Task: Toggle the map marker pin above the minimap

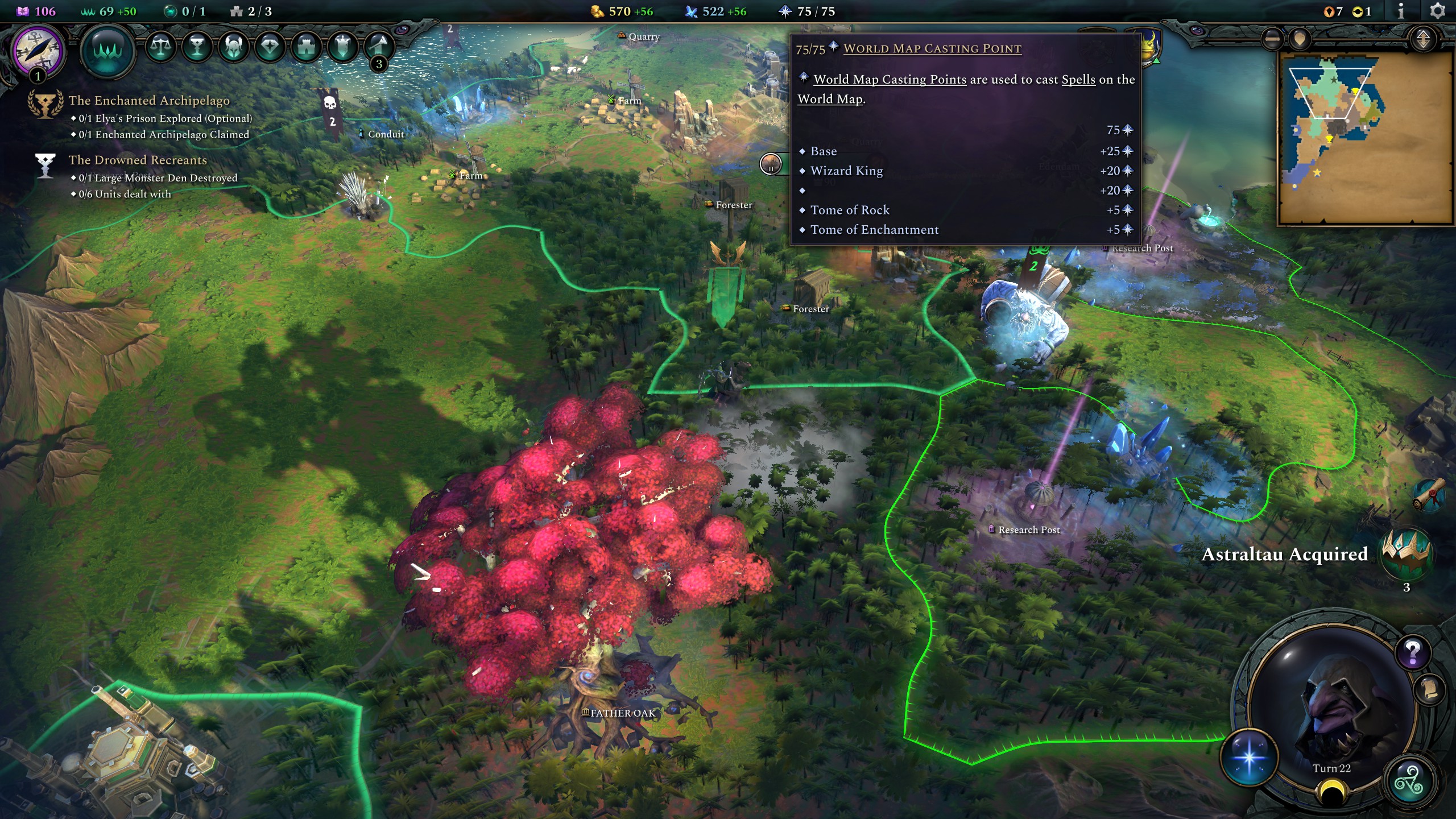Action: tap(1301, 39)
